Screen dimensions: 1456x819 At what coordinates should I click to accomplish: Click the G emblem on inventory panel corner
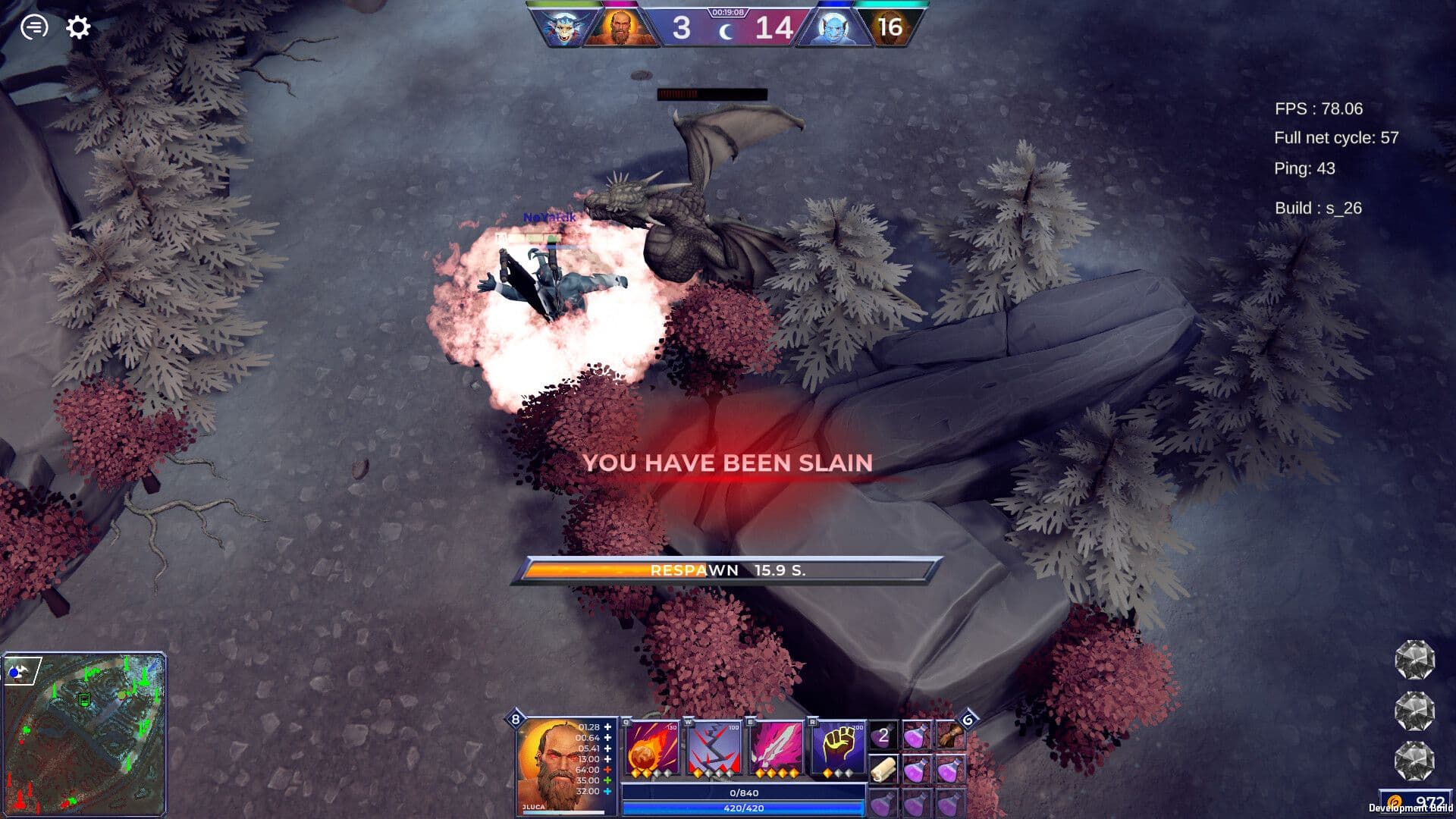click(969, 720)
